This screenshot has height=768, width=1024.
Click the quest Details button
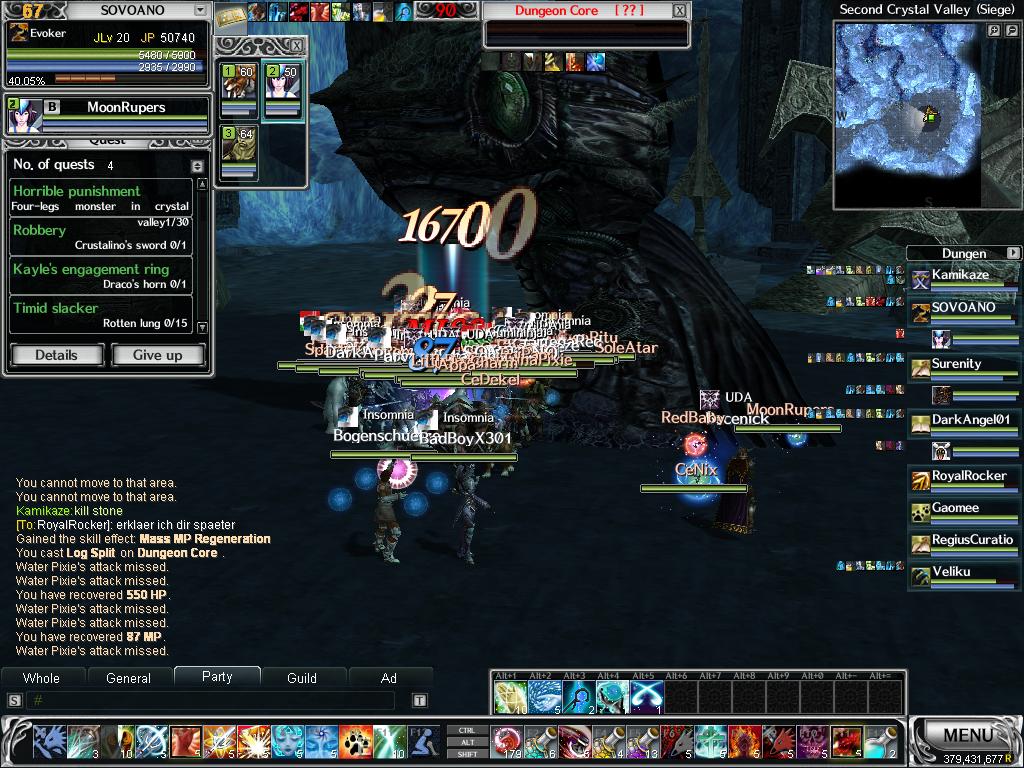tap(56, 355)
